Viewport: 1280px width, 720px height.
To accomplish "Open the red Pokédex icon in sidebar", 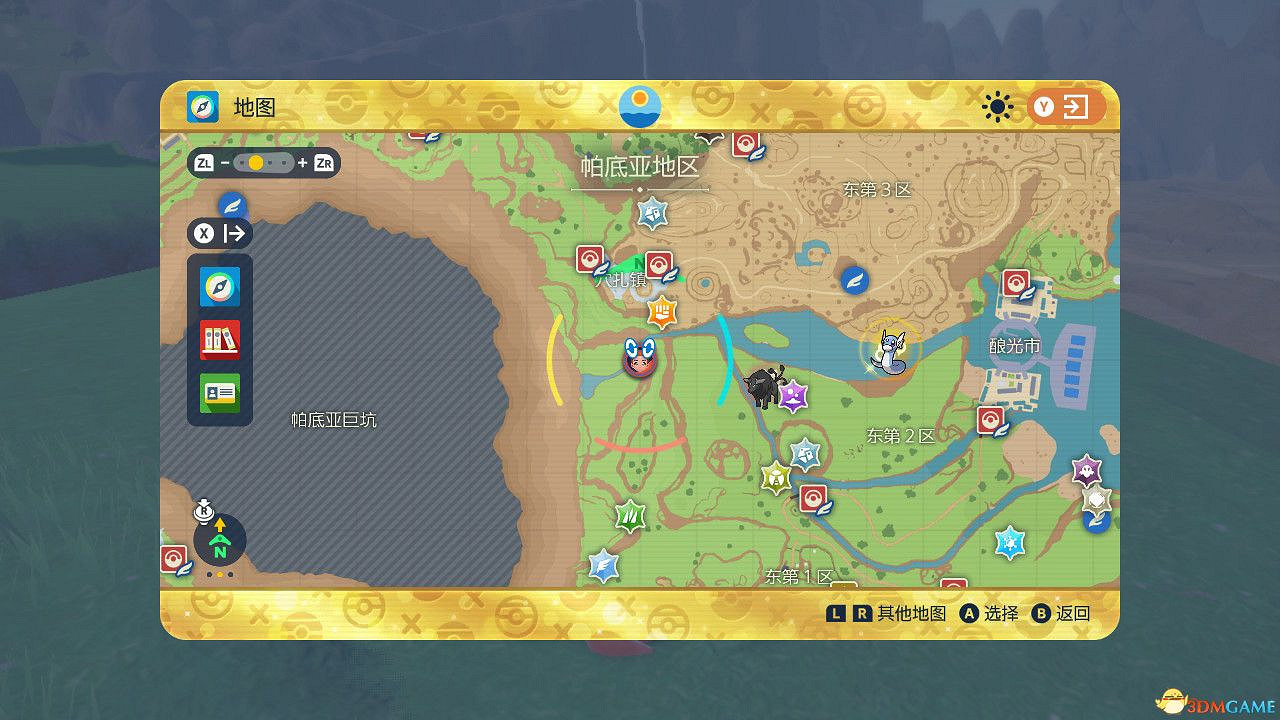I will (x=219, y=340).
